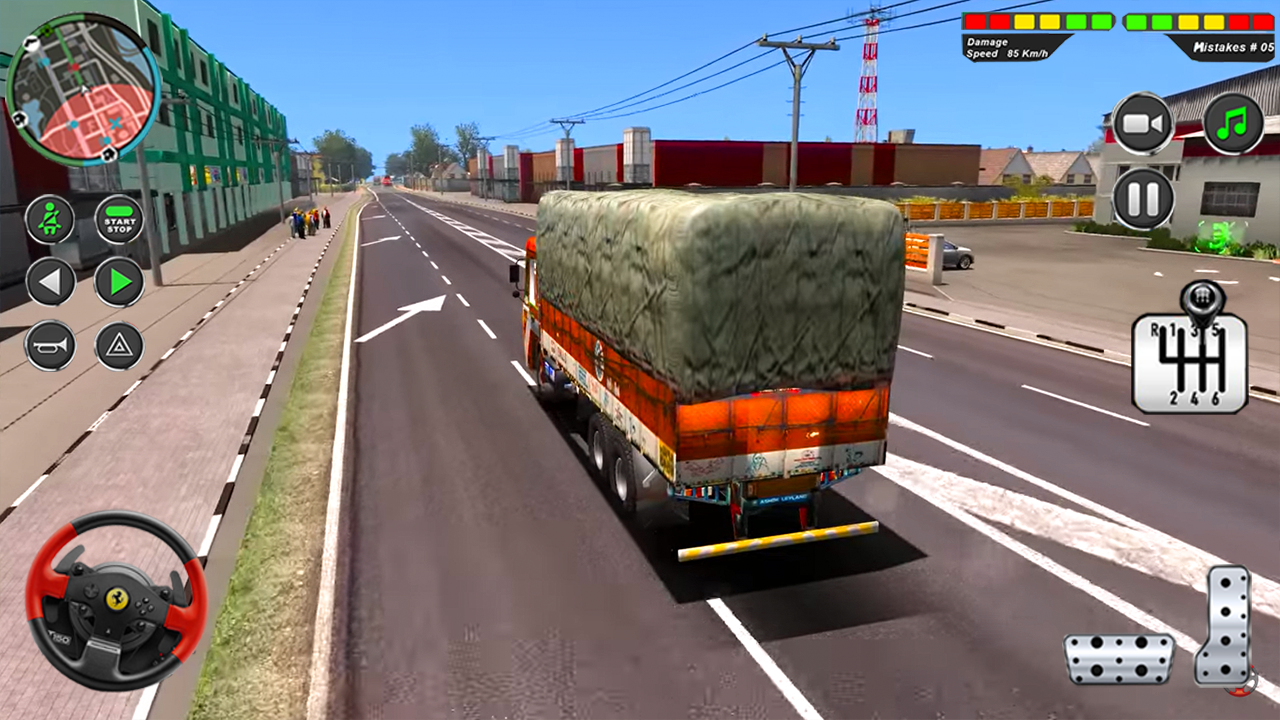Toggle the engine with START STOP
This screenshot has width=1280, height=720.
117,220
